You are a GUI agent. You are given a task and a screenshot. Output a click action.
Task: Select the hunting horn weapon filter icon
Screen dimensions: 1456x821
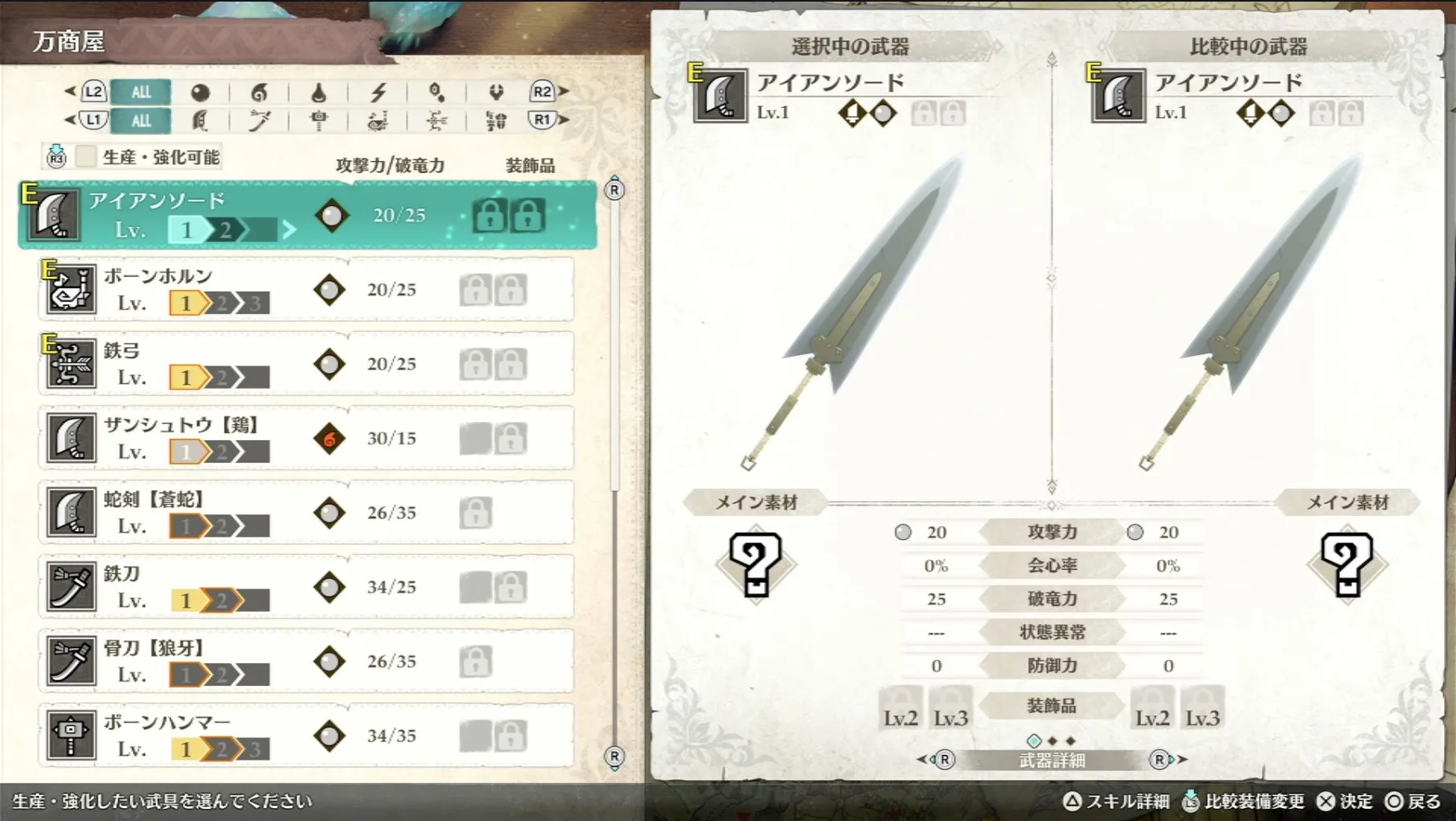click(378, 121)
